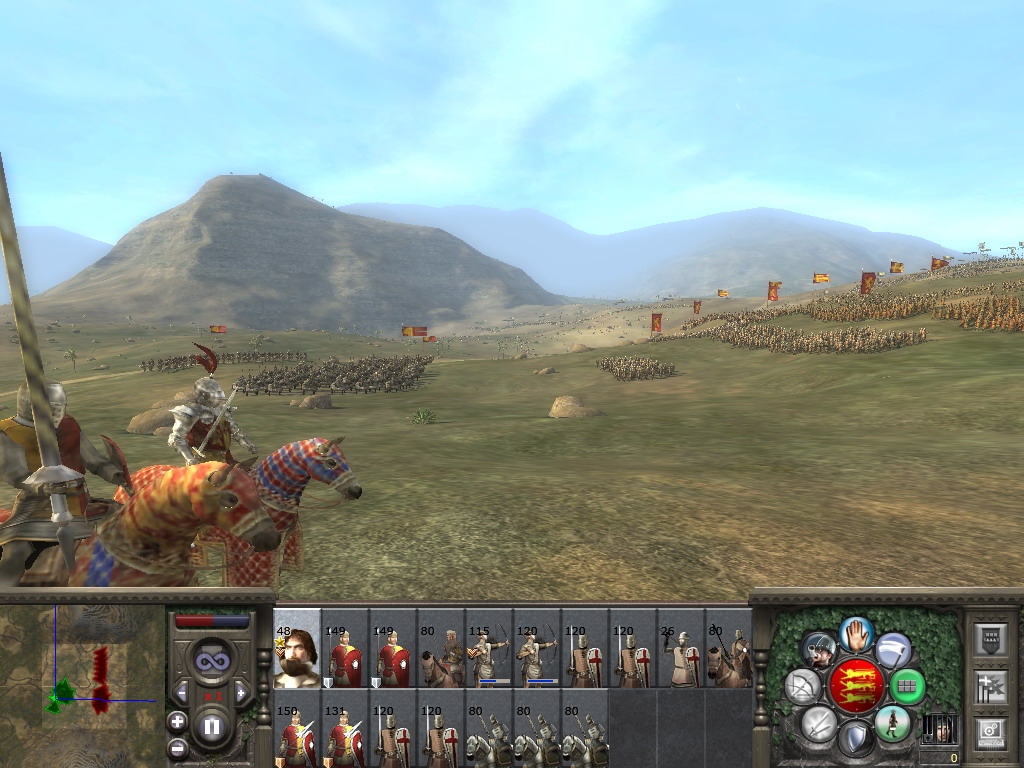Select the 26-man unit card
This screenshot has height=768, width=1024.
[x=681, y=649]
